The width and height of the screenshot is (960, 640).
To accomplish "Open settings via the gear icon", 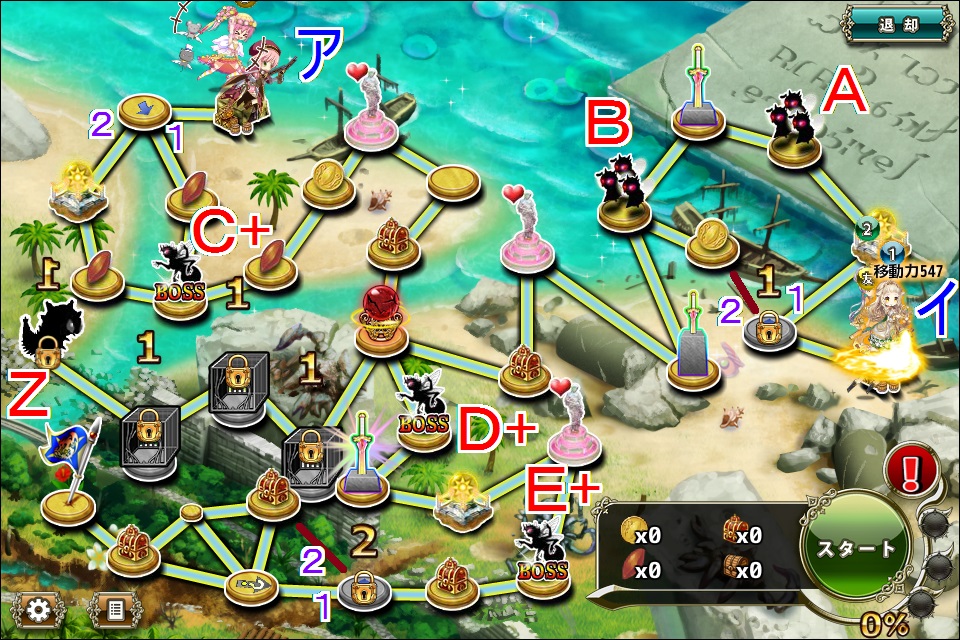I will (x=40, y=607).
